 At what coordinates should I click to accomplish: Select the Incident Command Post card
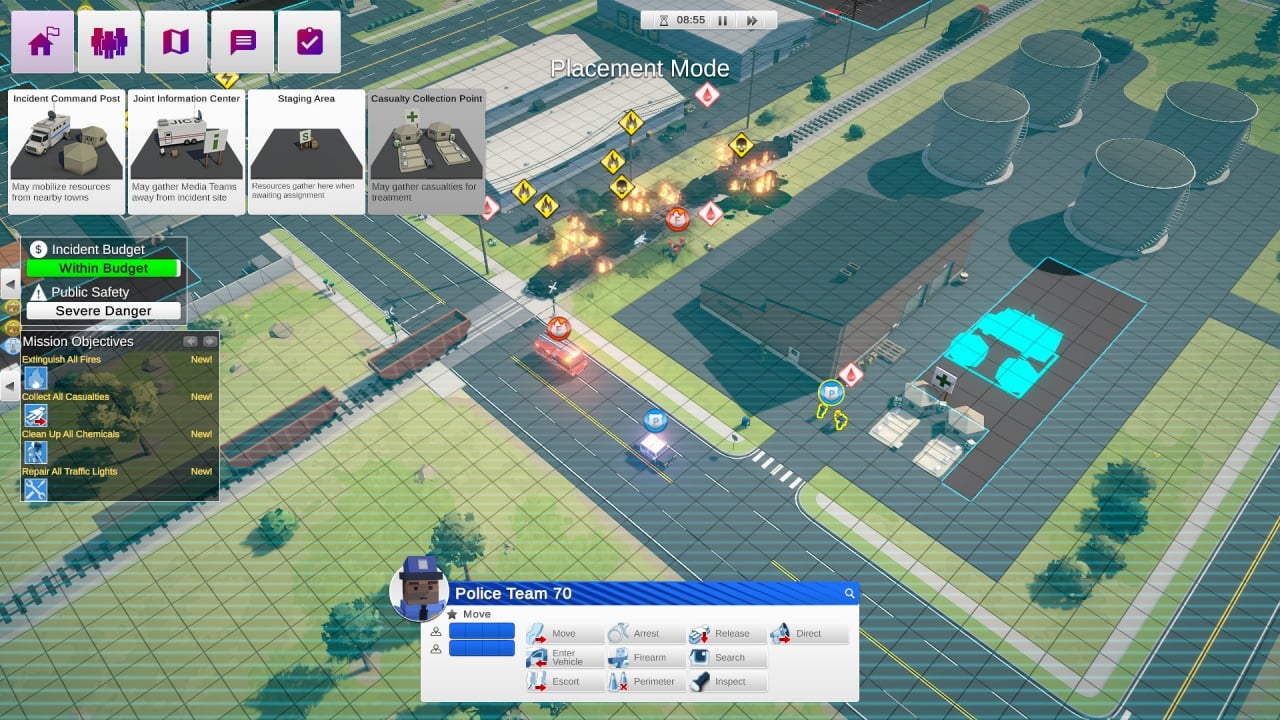[67, 151]
